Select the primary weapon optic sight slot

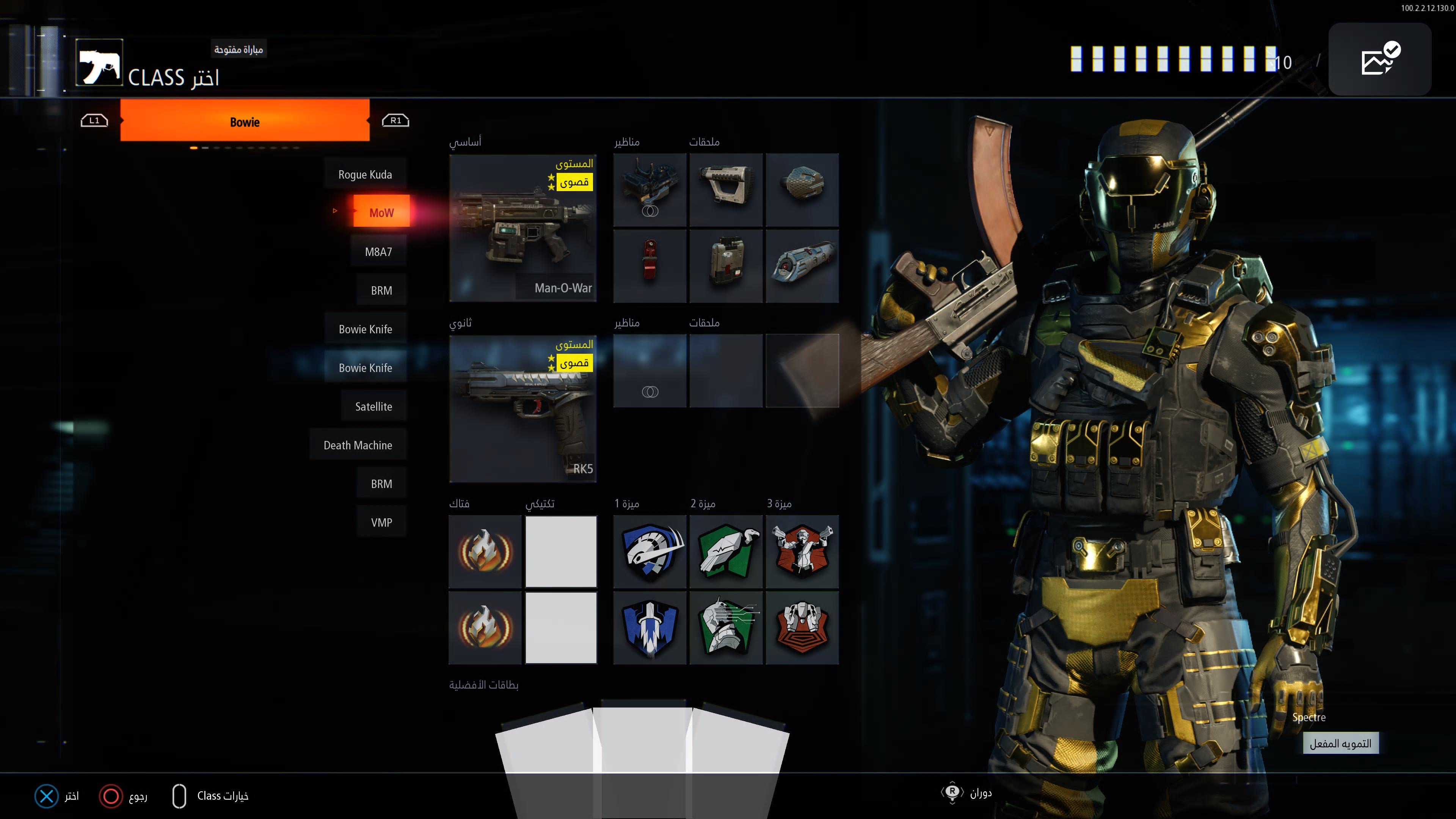[x=650, y=190]
